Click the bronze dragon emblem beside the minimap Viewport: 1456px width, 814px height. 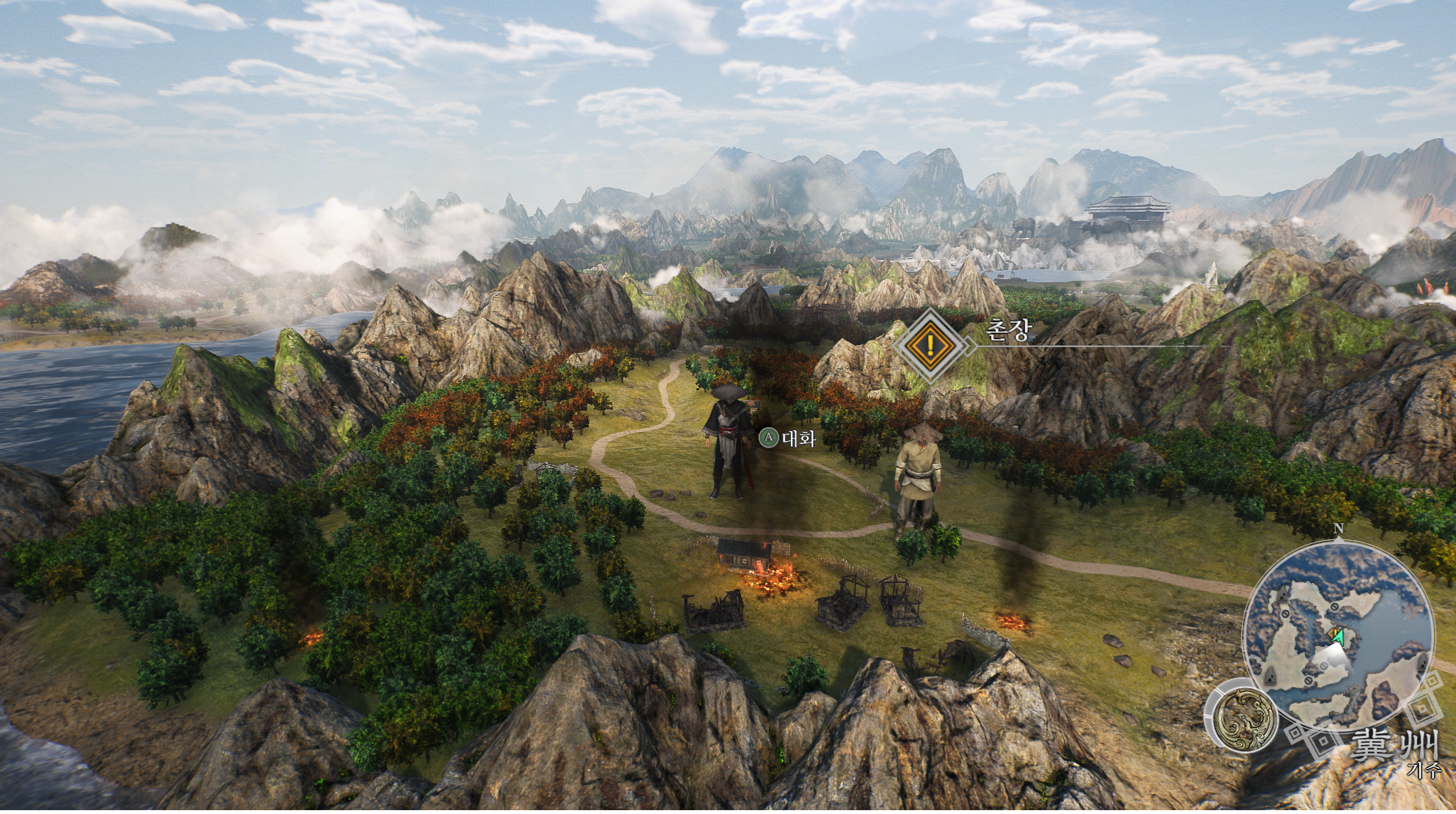[1245, 719]
